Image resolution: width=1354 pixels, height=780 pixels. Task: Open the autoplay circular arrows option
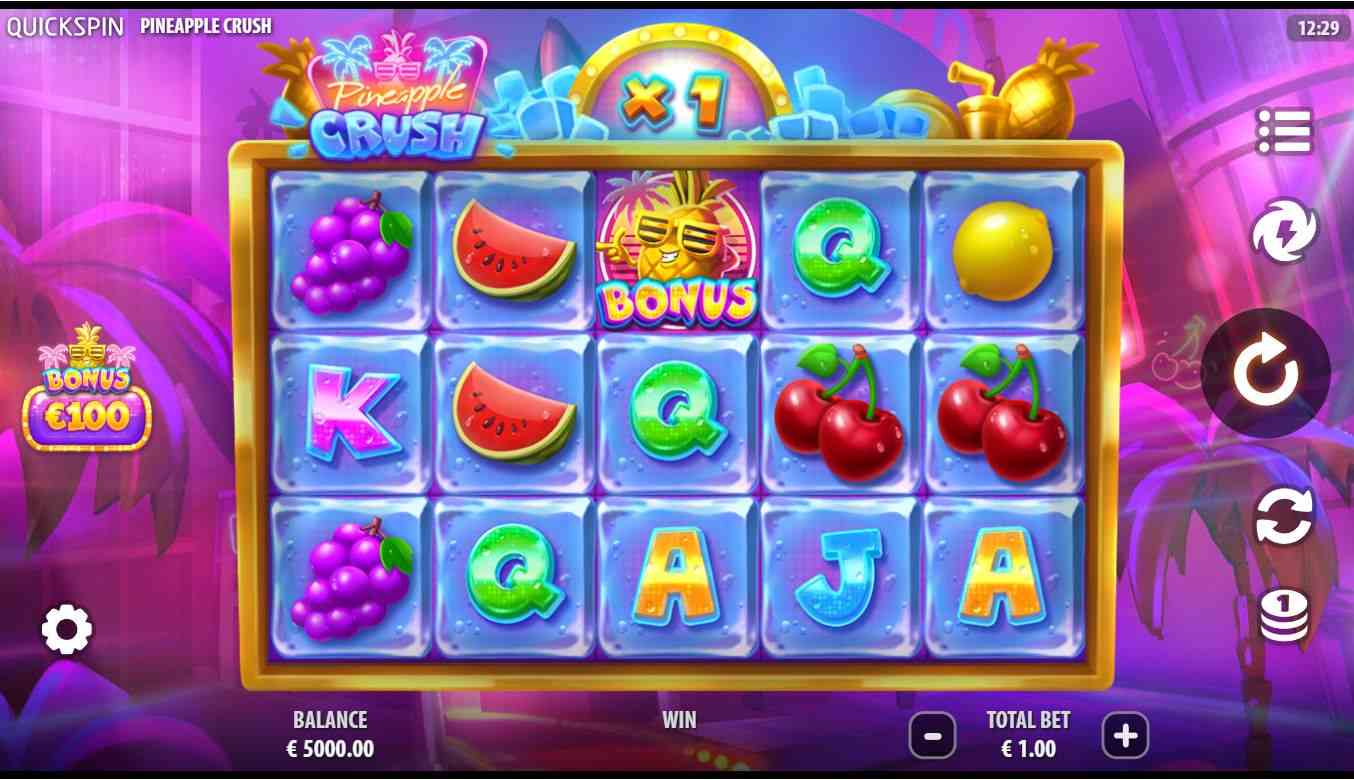[x=1284, y=516]
